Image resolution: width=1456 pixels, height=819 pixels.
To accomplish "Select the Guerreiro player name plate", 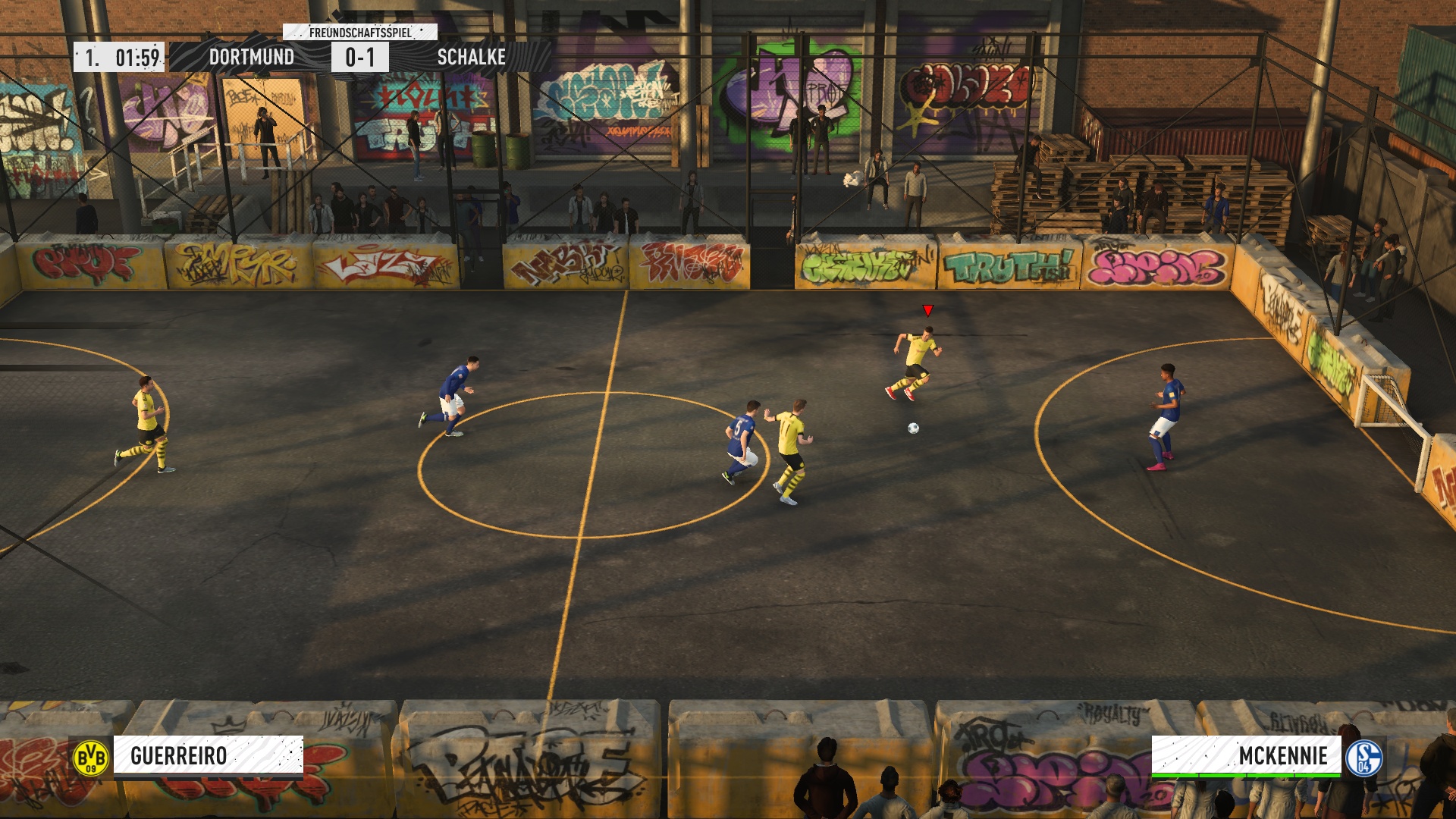I will coord(208,756).
